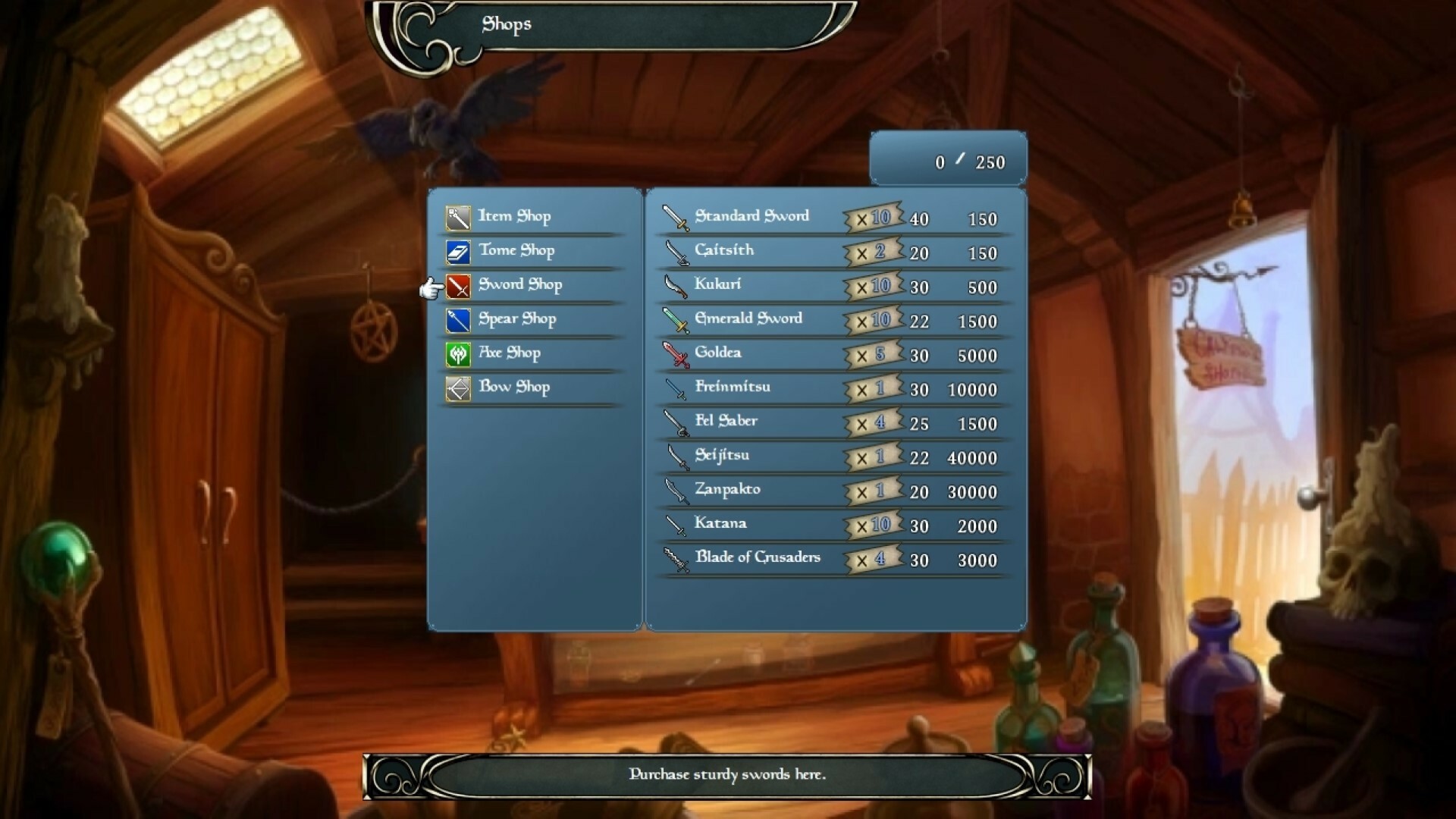Click the Blade of Crusaders row

pos(758,558)
